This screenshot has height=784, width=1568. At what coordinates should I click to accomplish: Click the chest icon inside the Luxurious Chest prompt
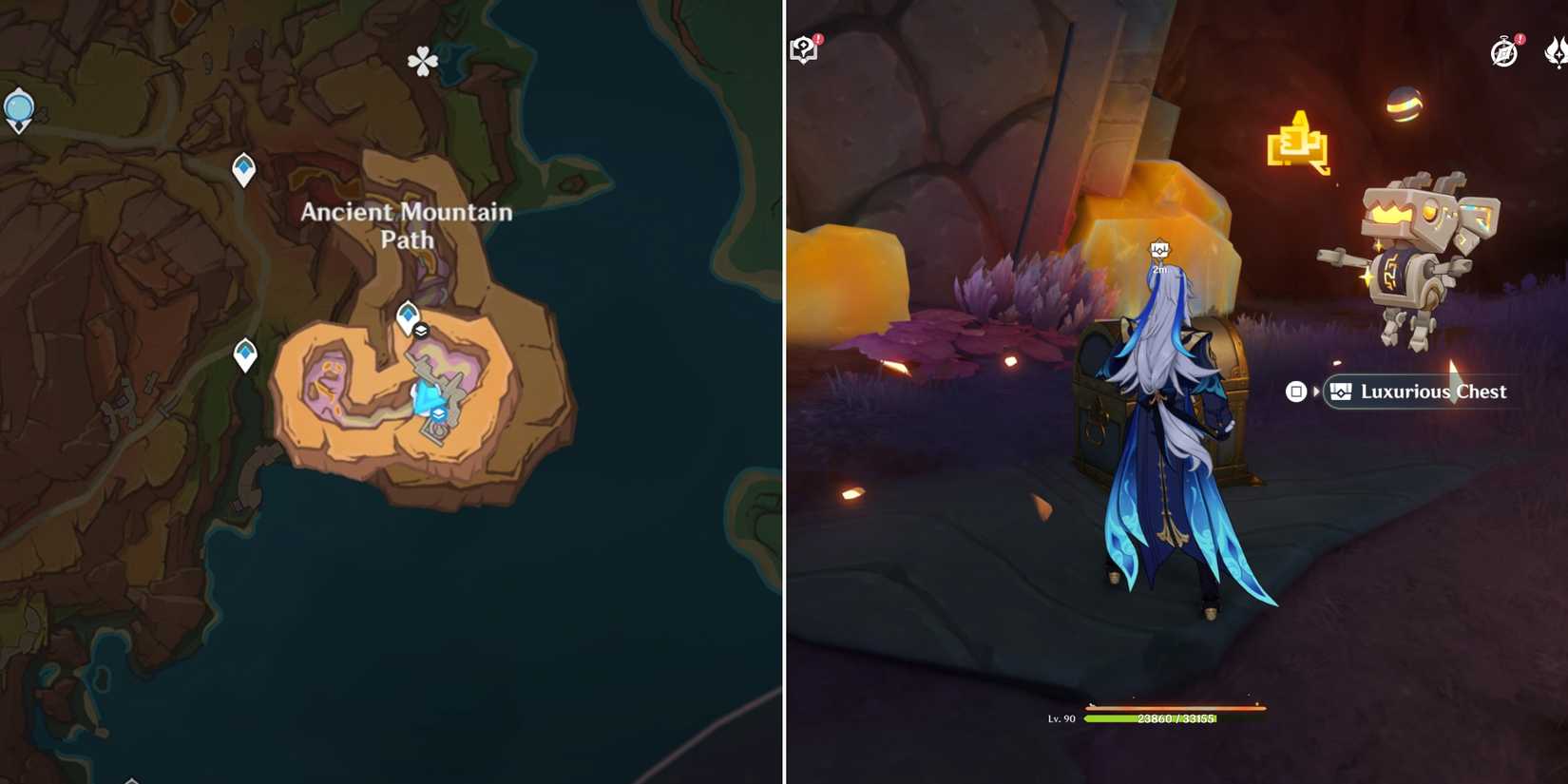coord(1340,392)
